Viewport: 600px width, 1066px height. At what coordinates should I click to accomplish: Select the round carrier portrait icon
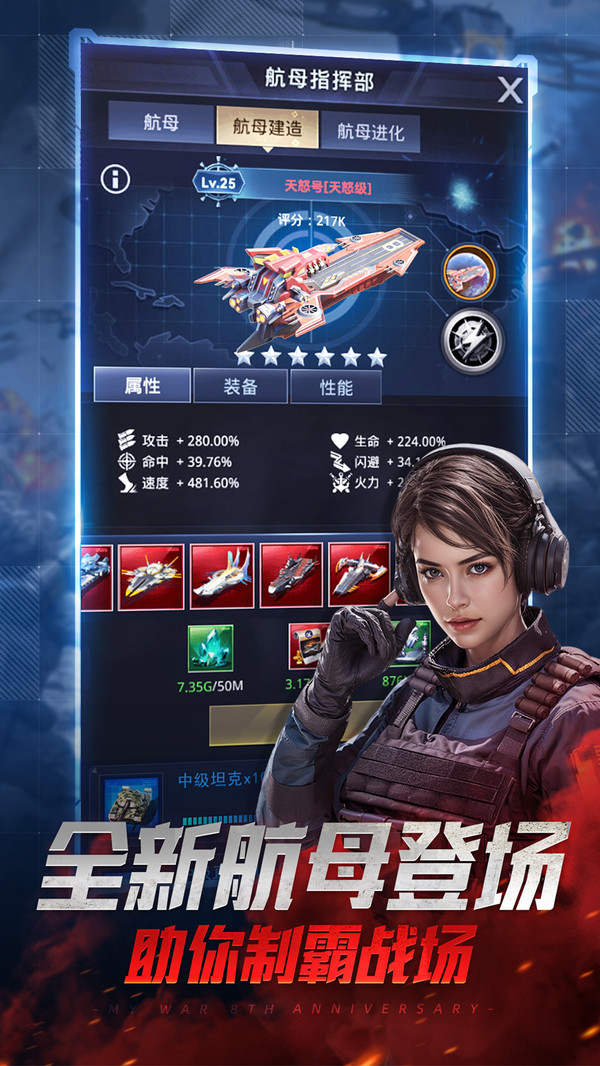point(470,272)
